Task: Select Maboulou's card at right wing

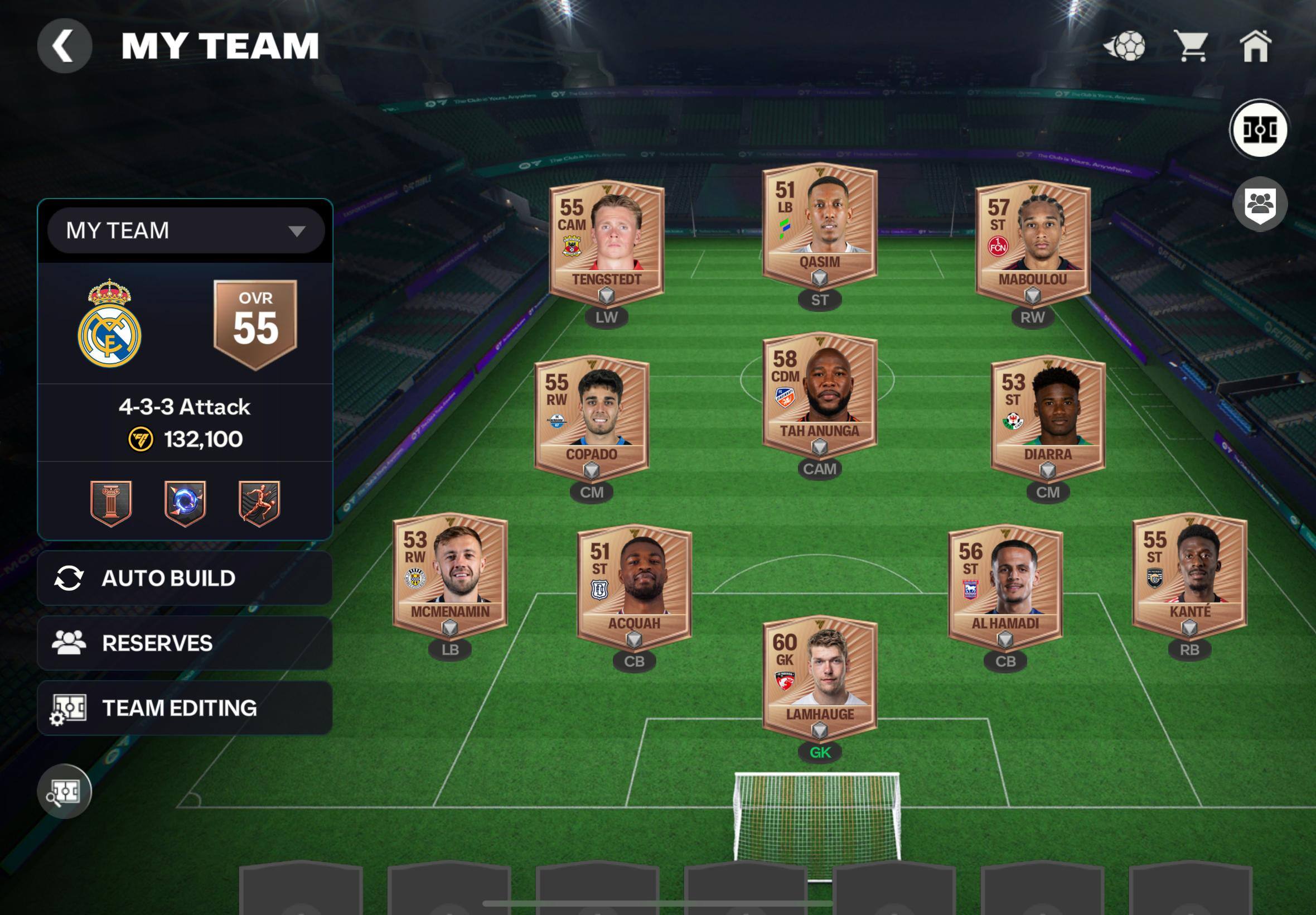Action: point(1032,242)
